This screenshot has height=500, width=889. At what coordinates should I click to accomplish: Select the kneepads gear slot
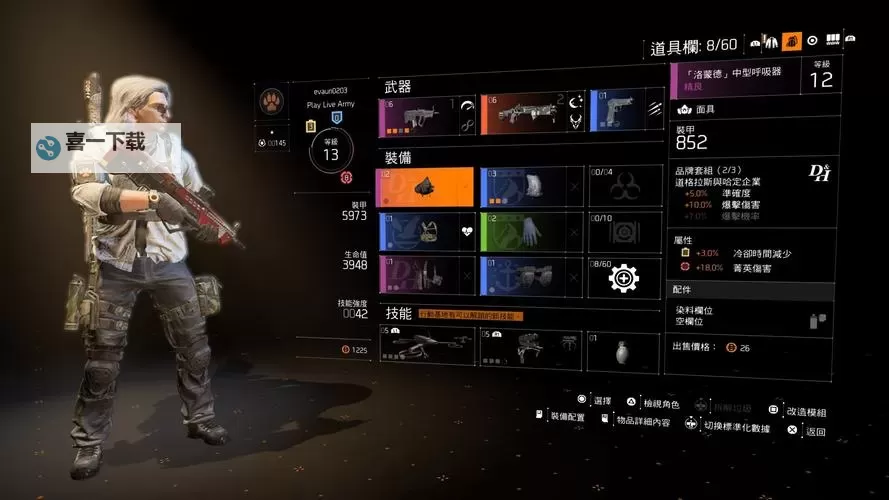(531, 276)
